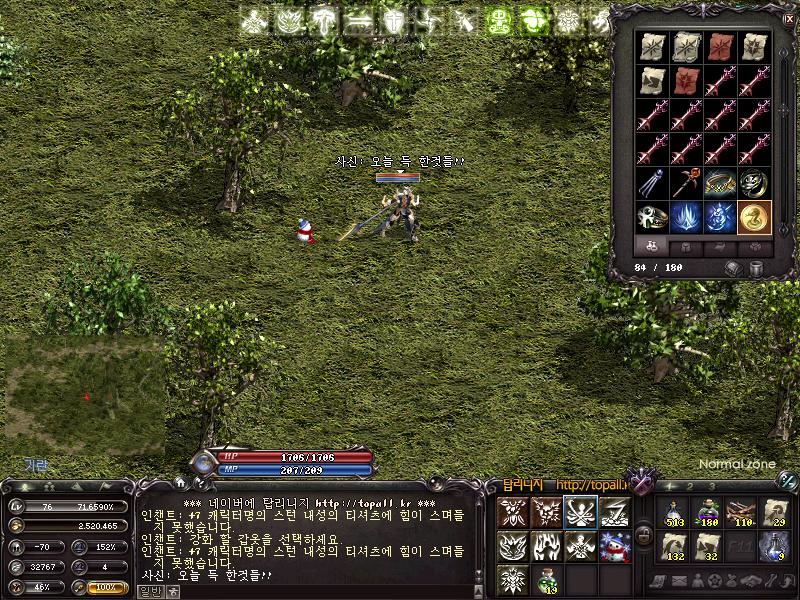Select the gold snake coin item

(754, 216)
